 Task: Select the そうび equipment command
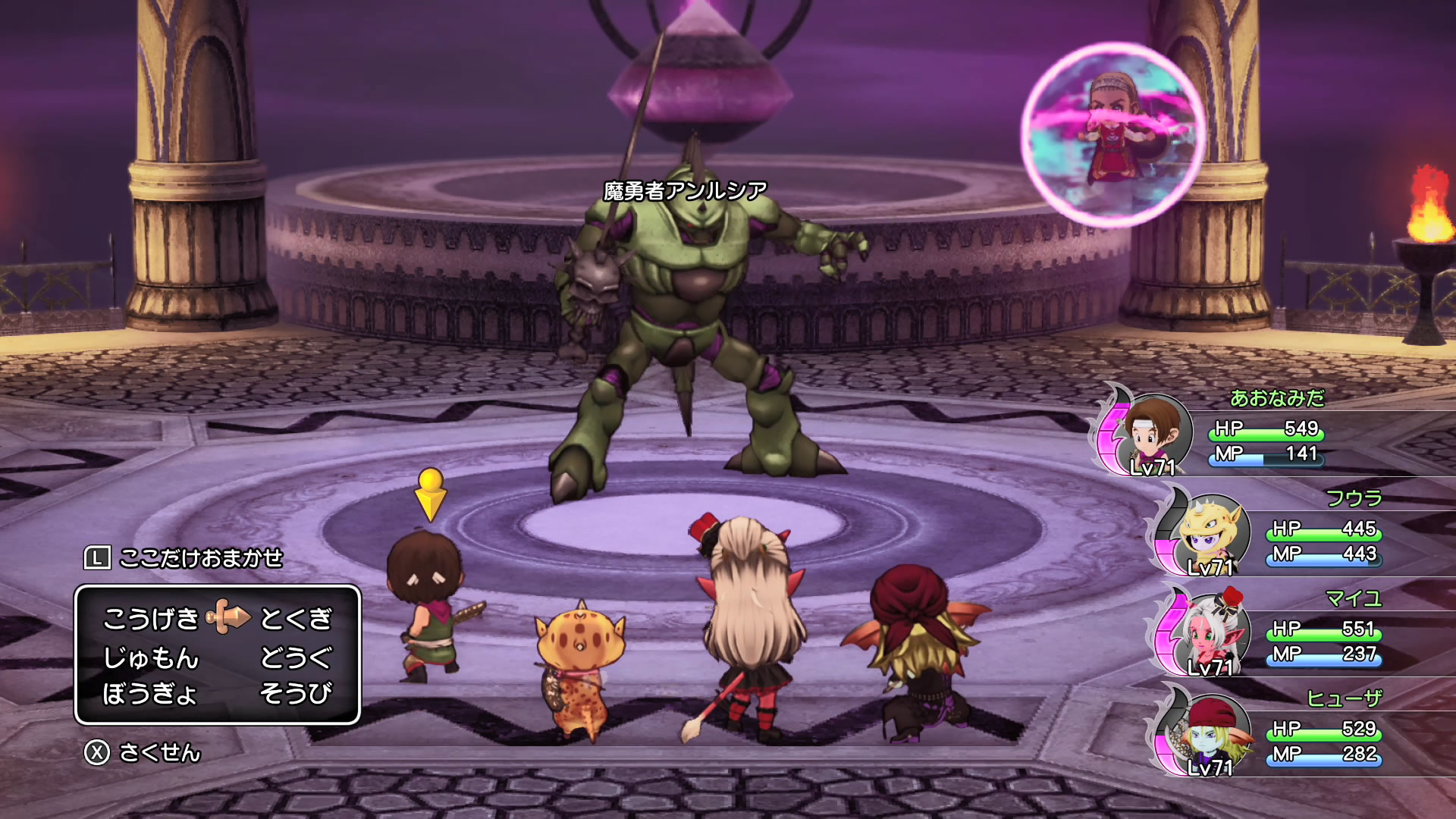pyautogui.click(x=296, y=693)
